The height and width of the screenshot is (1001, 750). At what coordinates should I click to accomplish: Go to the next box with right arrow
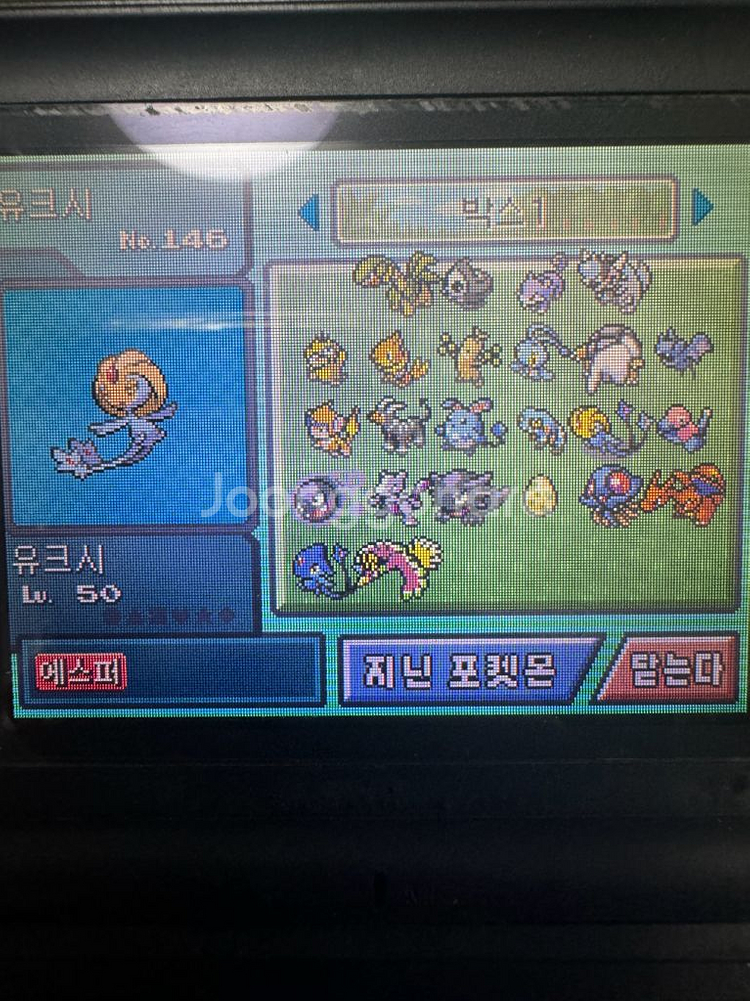(x=702, y=208)
